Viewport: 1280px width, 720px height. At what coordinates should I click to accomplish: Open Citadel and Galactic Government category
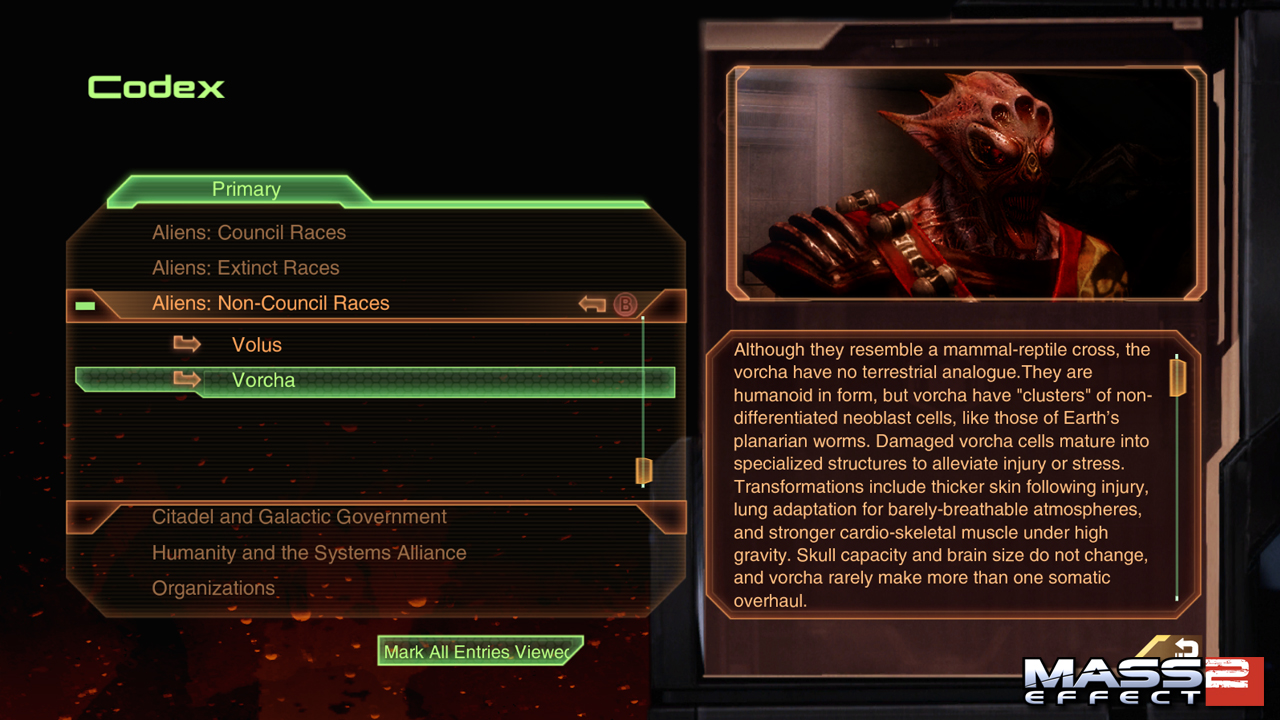pos(299,517)
